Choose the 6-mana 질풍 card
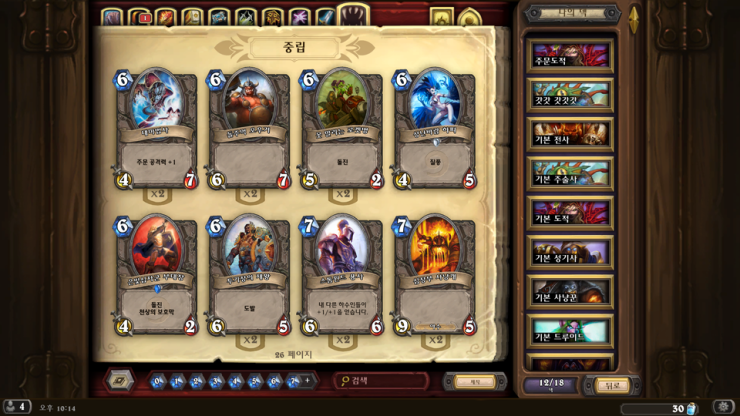Screen dimensions: 740x416 (435, 130)
